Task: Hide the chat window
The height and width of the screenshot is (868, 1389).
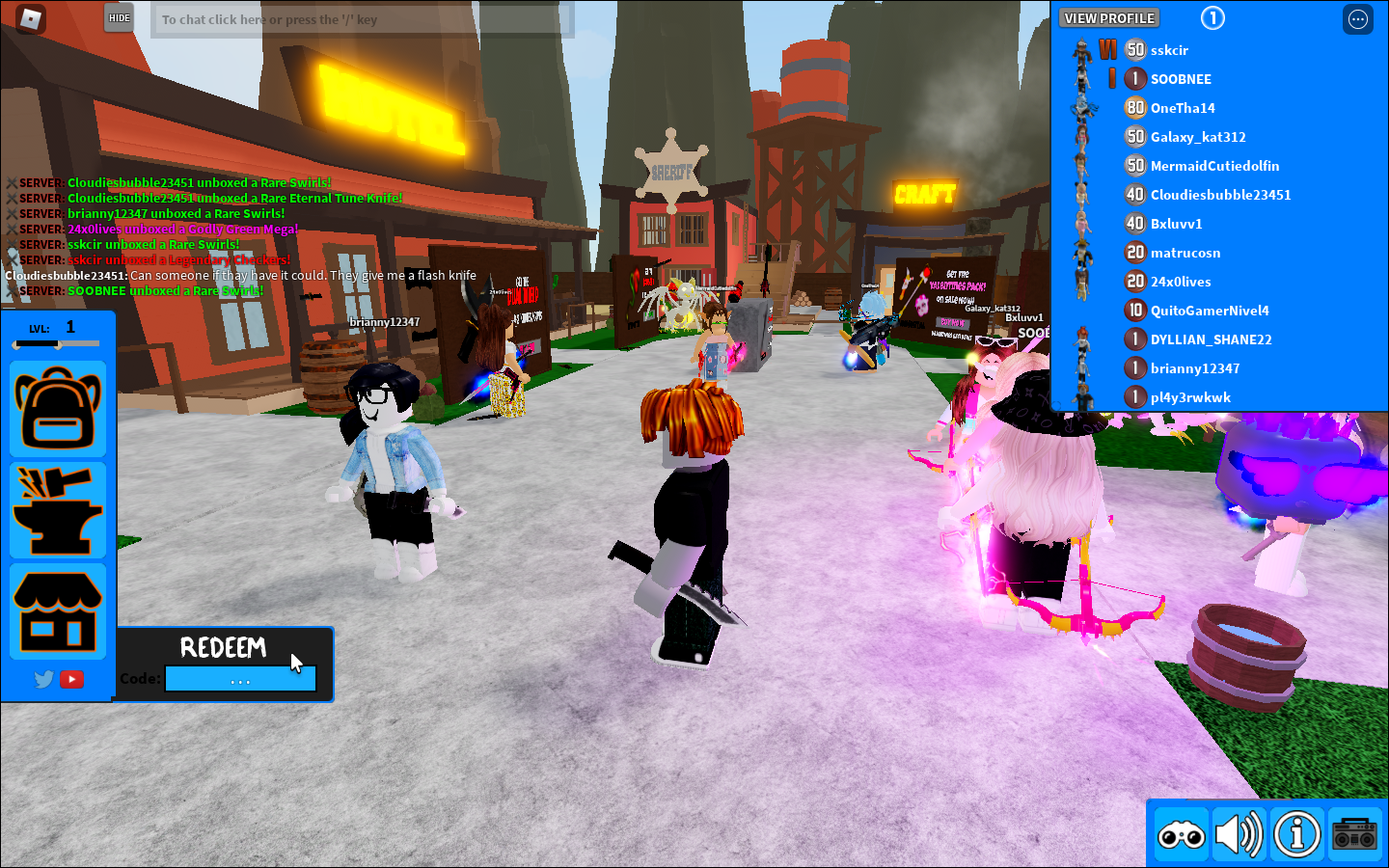Action: 118,17
